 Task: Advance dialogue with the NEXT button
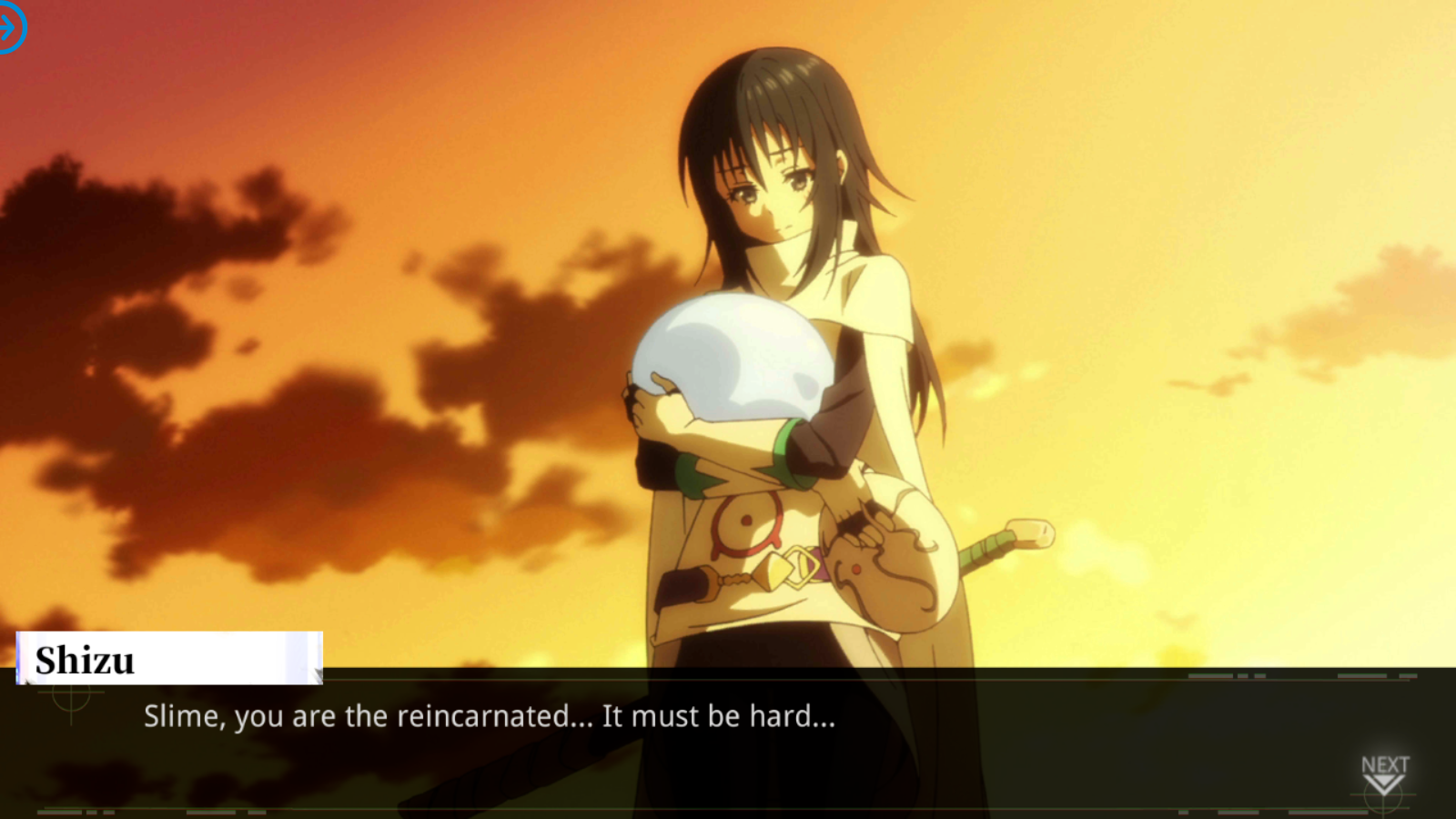point(1384,774)
